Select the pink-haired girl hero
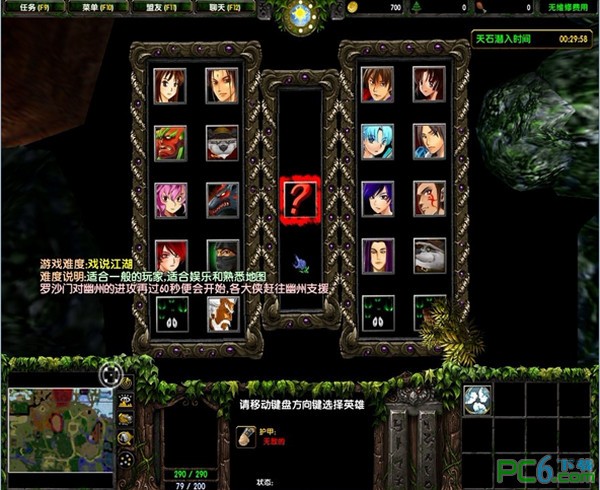 171,199
